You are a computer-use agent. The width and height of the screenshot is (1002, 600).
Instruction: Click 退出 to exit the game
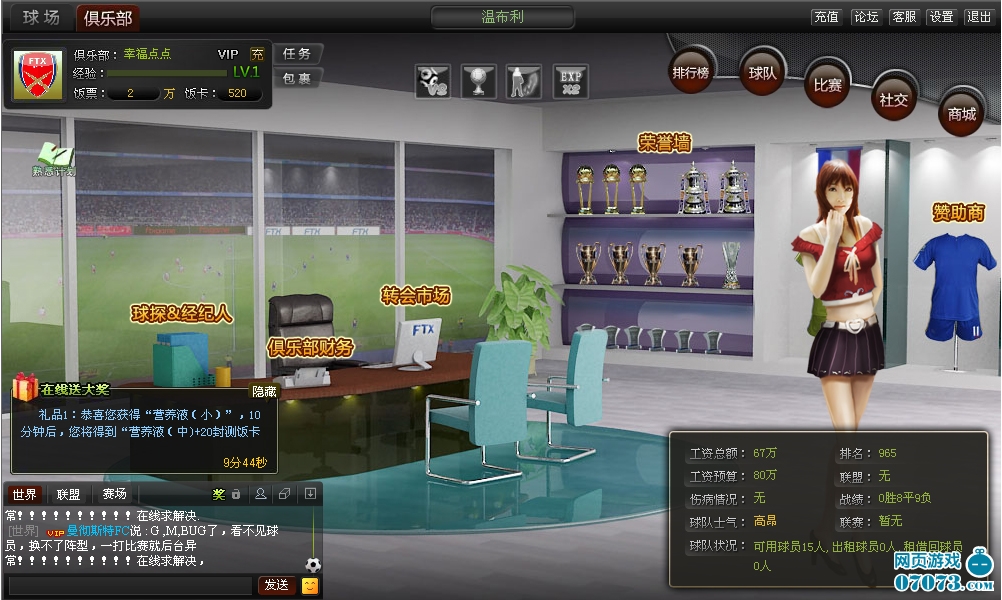click(978, 17)
